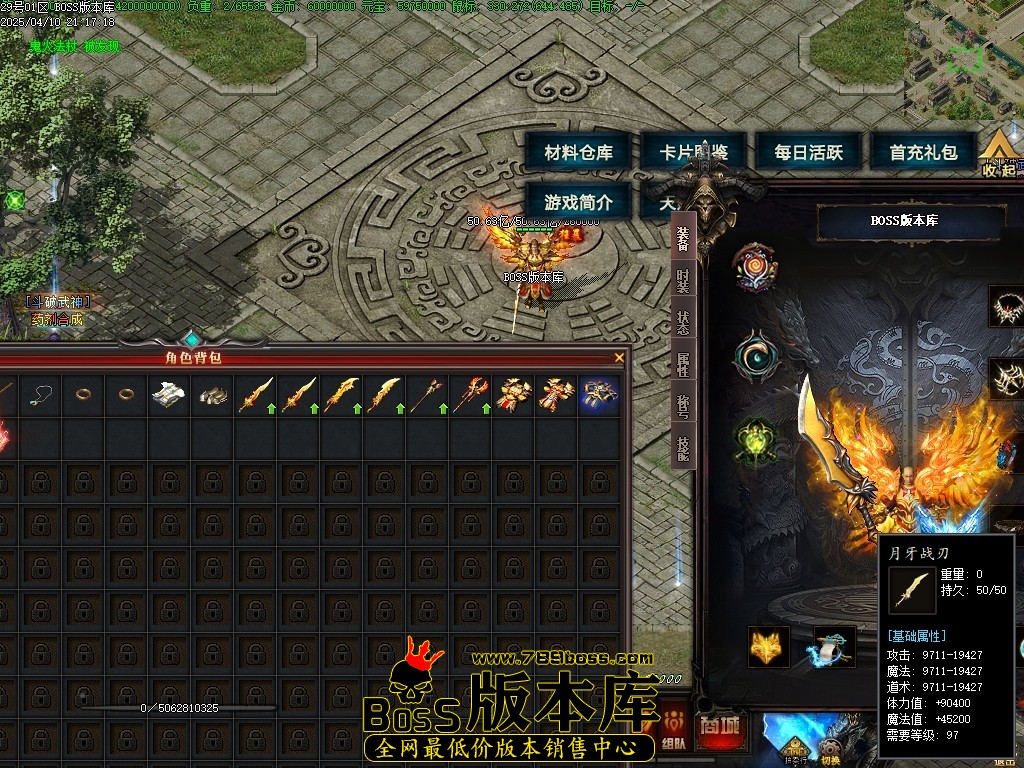This screenshot has height=768, width=1024.
Task: Open the 商城 shop
Action: [x=722, y=728]
